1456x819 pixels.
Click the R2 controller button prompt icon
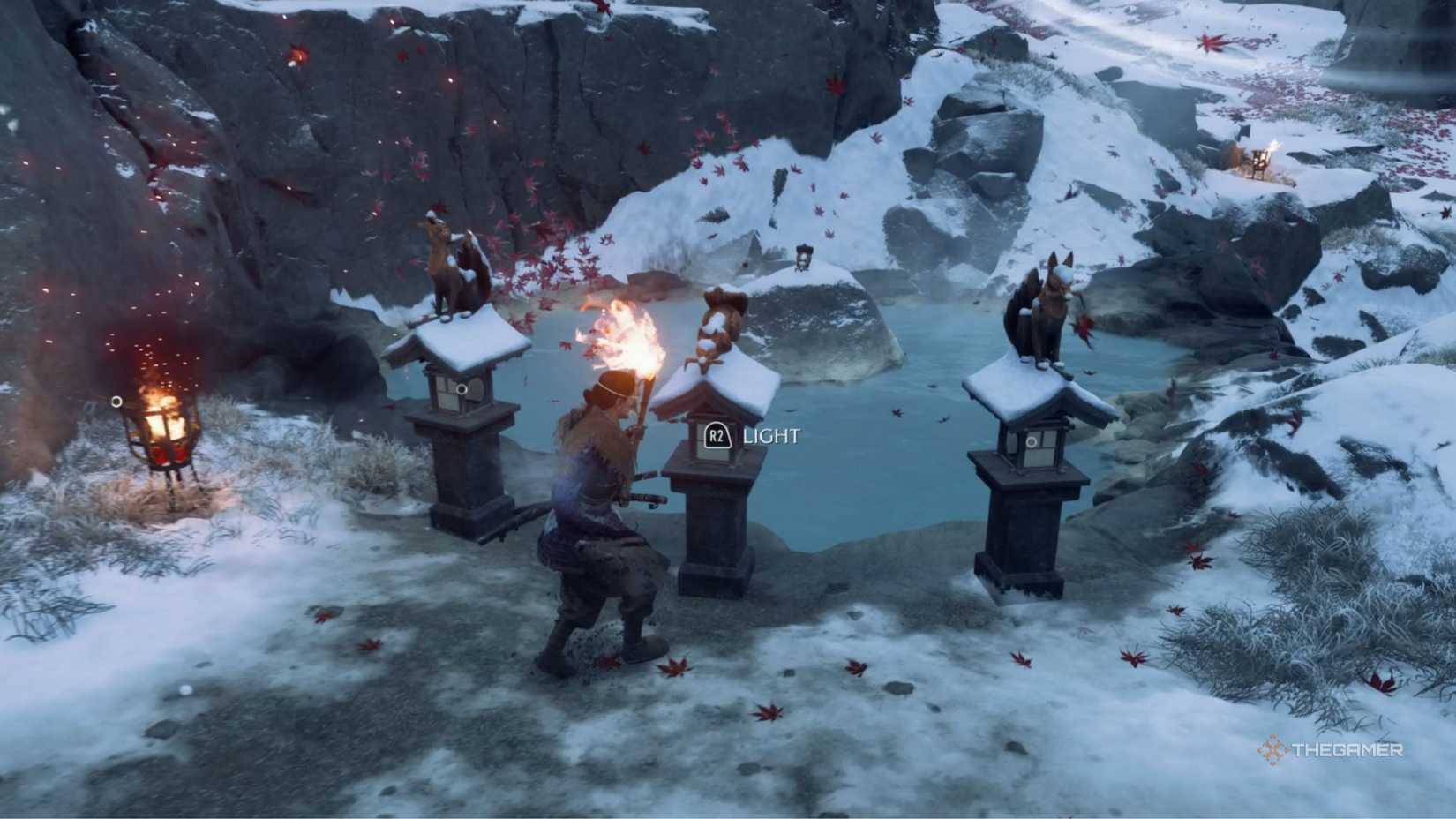pos(718,434)
